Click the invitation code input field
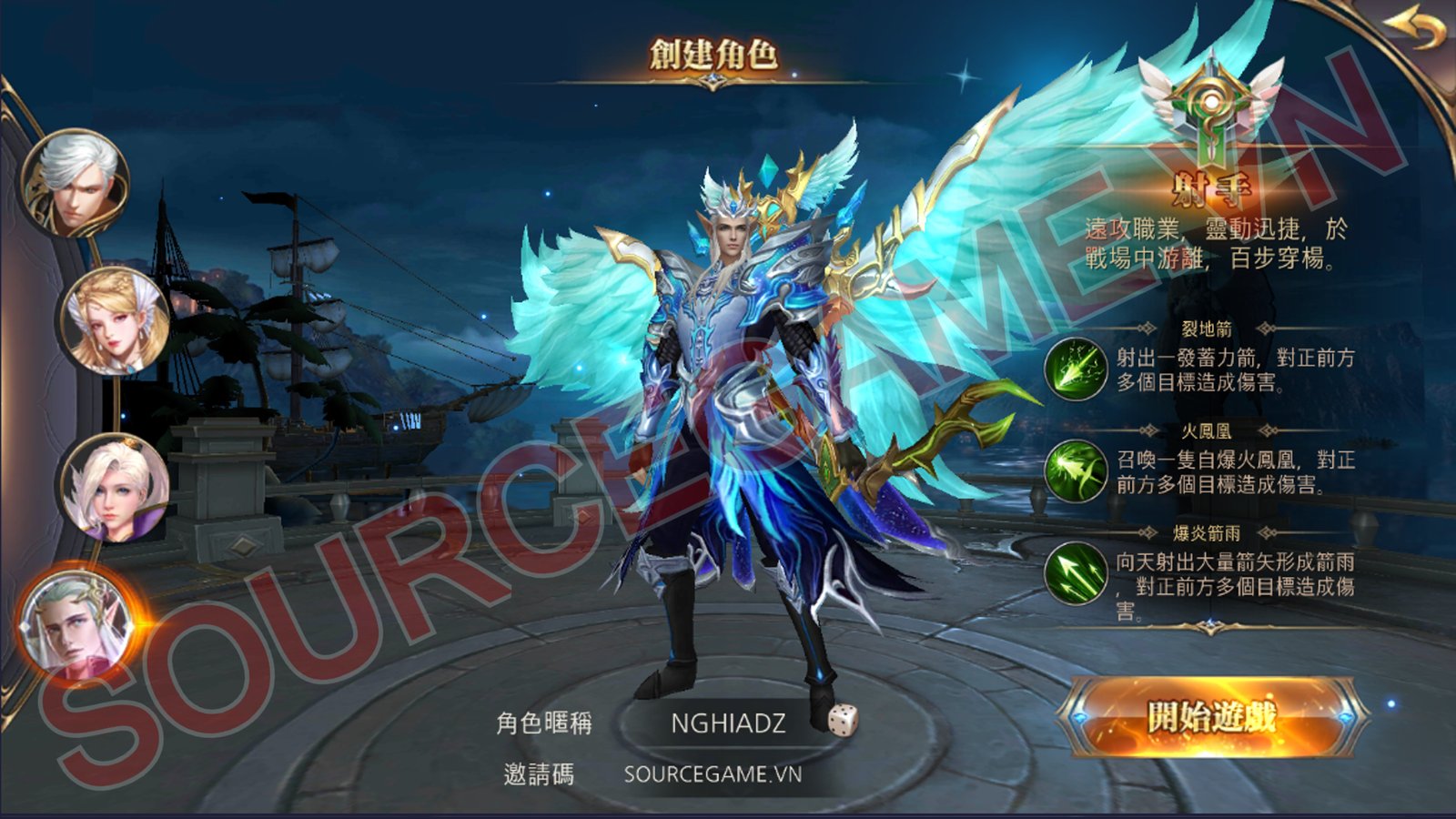Screen dimensions: 1456x819 click(x=713, y=774)
